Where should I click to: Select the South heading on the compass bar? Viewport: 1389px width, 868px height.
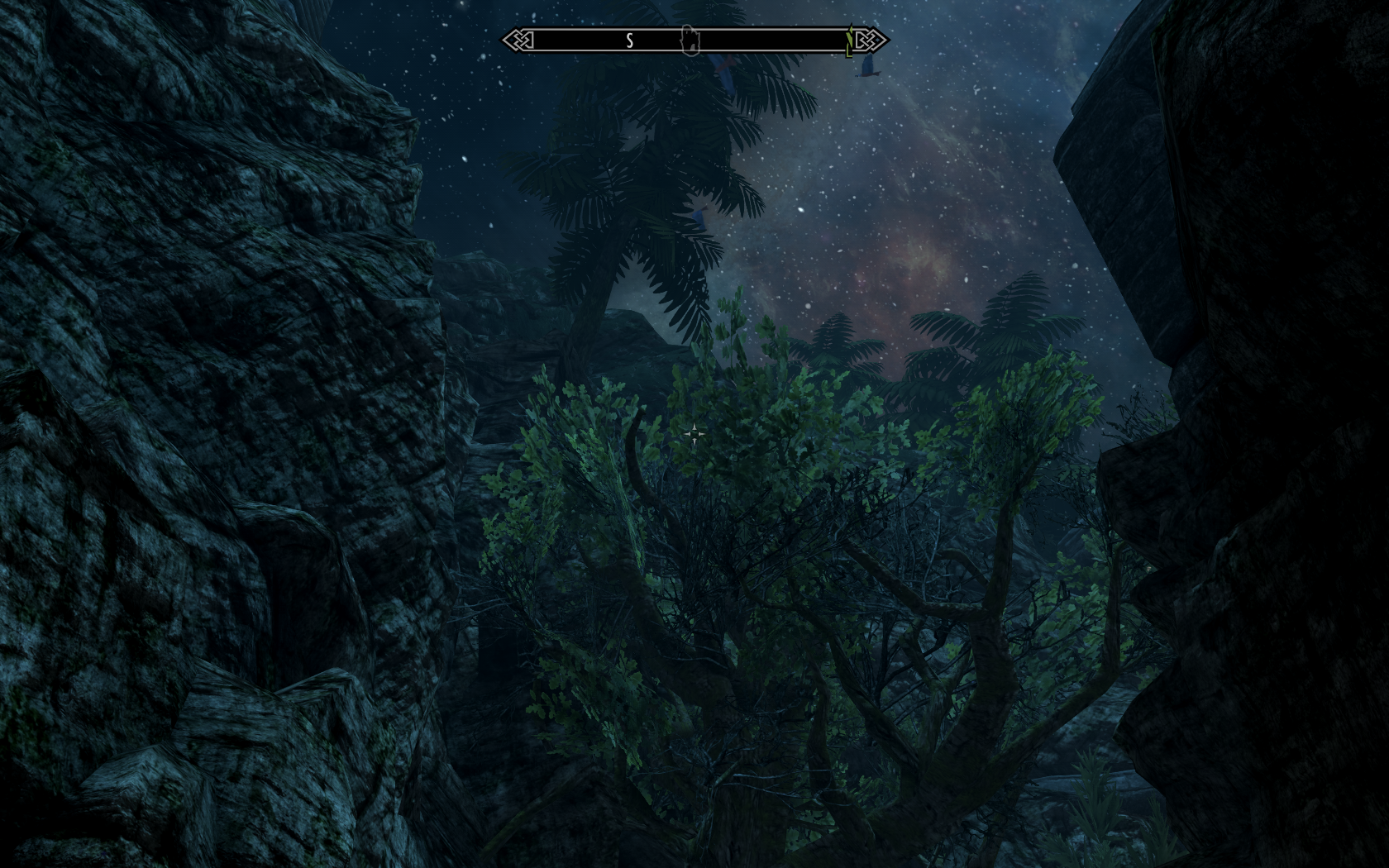[629, 41]
